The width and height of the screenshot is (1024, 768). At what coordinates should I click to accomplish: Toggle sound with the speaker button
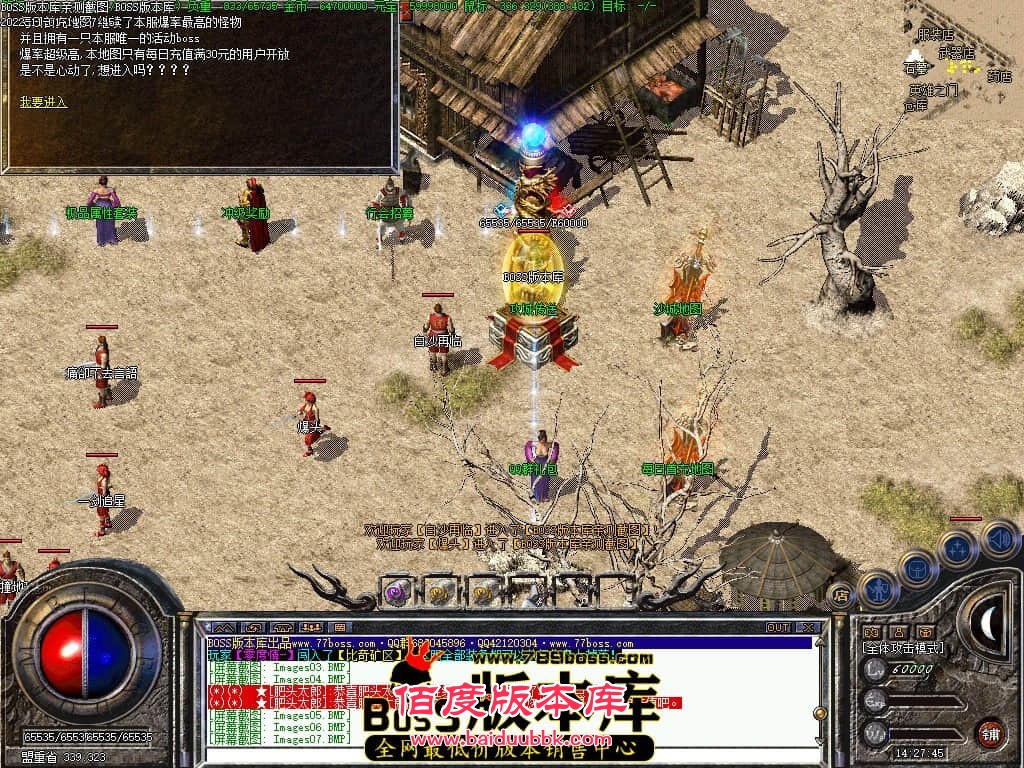pos(998,539)
